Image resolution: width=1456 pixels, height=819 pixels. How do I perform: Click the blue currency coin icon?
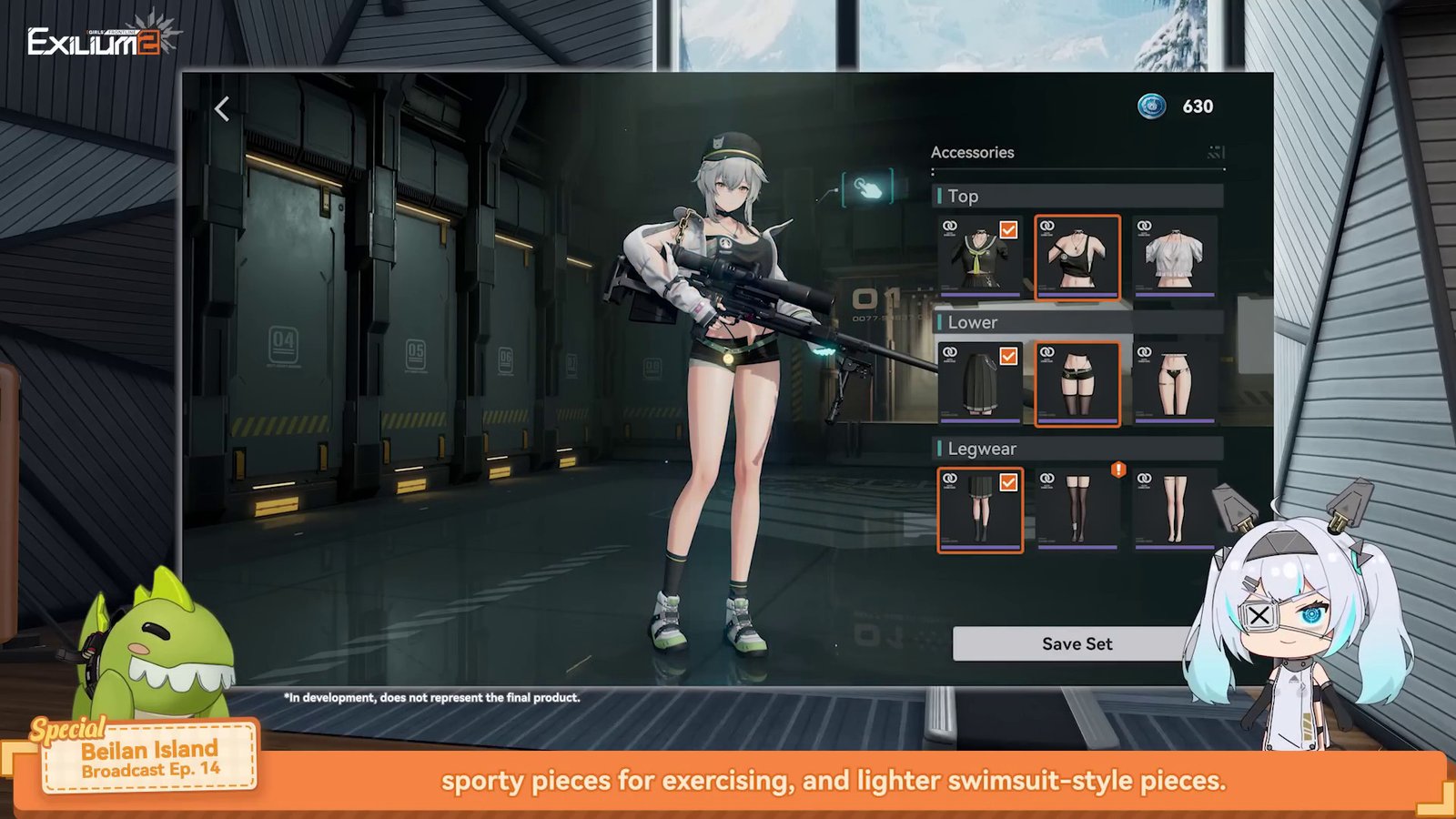(x=1152, y=106)
